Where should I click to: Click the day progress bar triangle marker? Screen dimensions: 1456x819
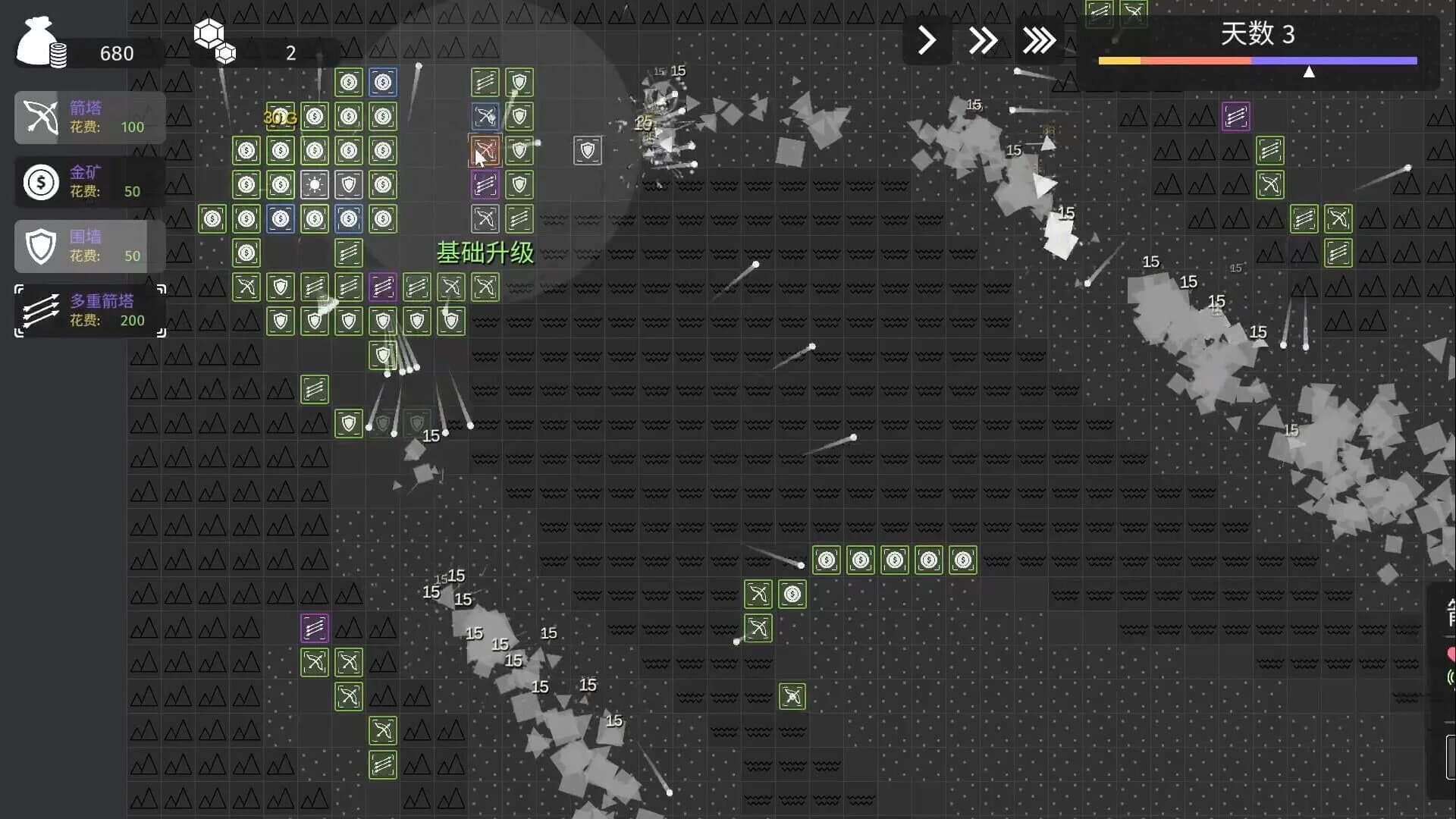(x=1310, y=72)
